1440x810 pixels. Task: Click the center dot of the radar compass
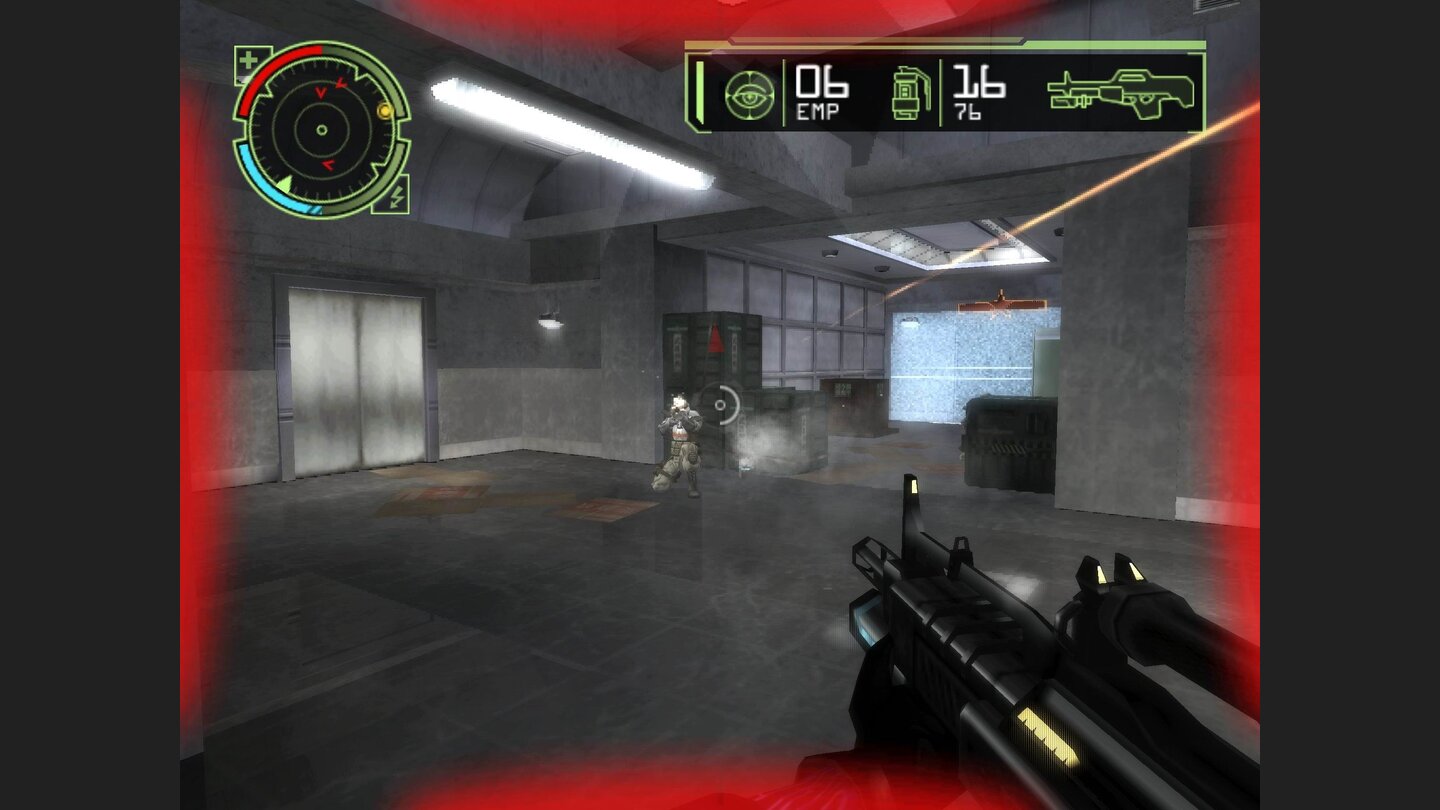(322, 128)
